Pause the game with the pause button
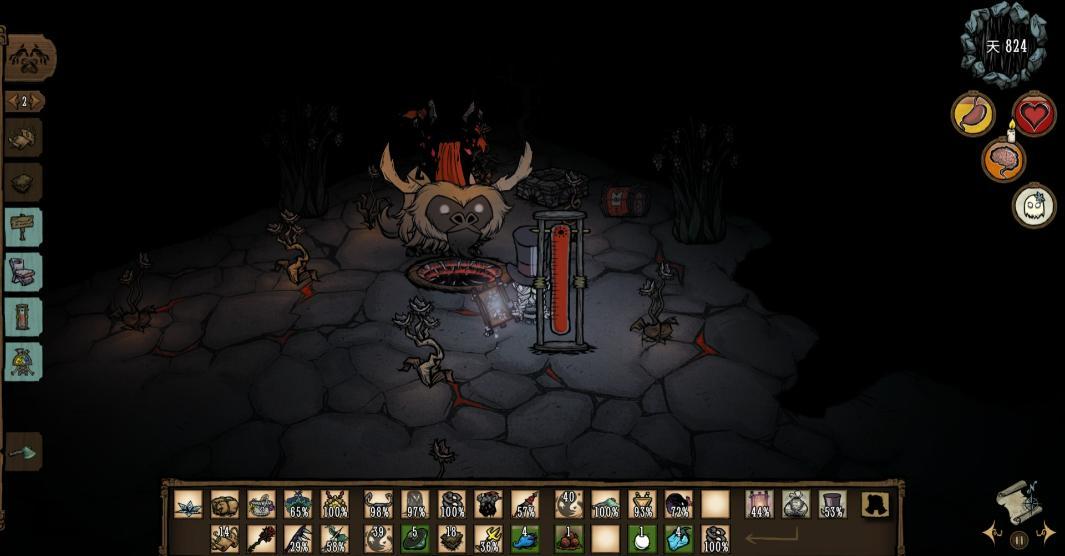The image size is (1065, 556). point(1018,540)
